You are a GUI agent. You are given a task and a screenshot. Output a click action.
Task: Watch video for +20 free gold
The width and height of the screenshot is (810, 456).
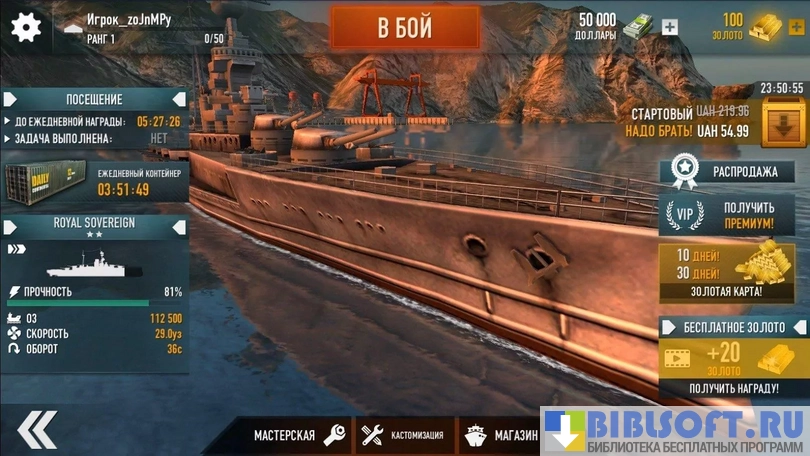[x=733, y=358]
